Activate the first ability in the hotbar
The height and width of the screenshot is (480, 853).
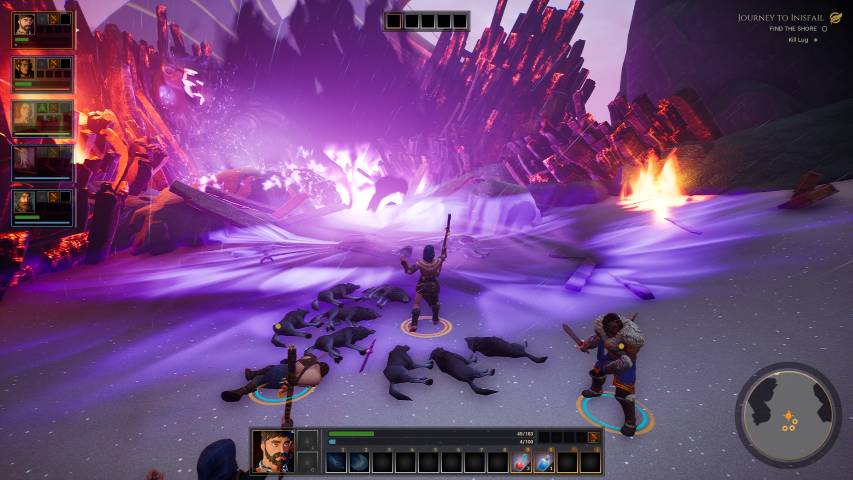click(x=337, y=462)
